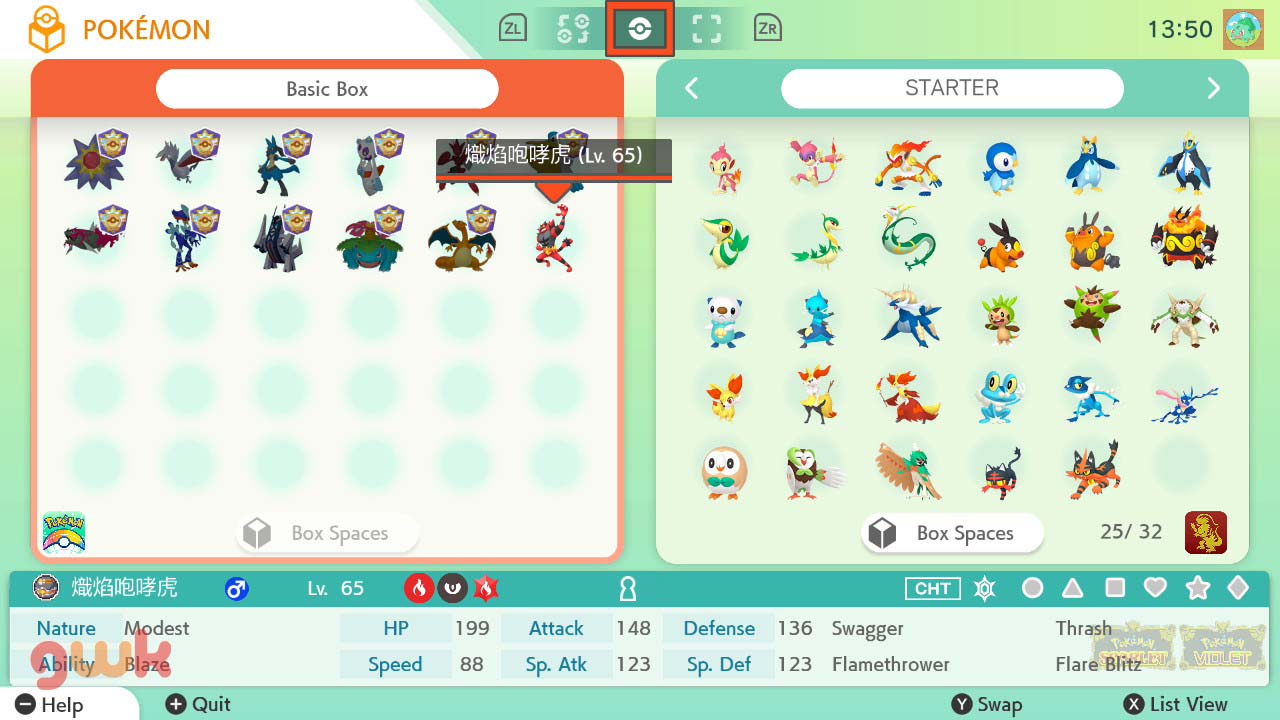This screenshot has width=1280, height=720.
Task: Go to the next box with right arrow
Action: 1213,89
